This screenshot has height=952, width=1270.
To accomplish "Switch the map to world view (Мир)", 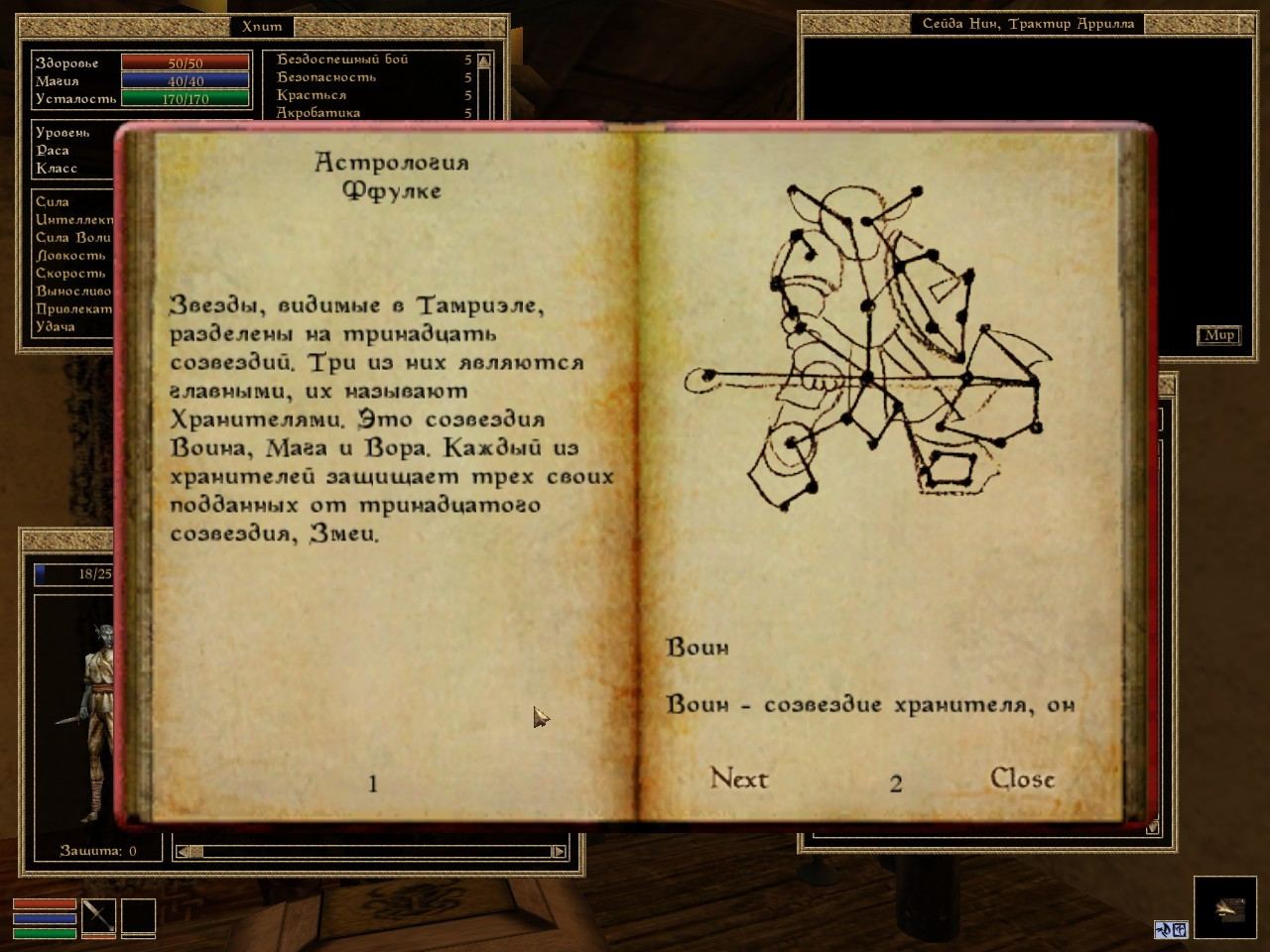I will pos(1218,335).
